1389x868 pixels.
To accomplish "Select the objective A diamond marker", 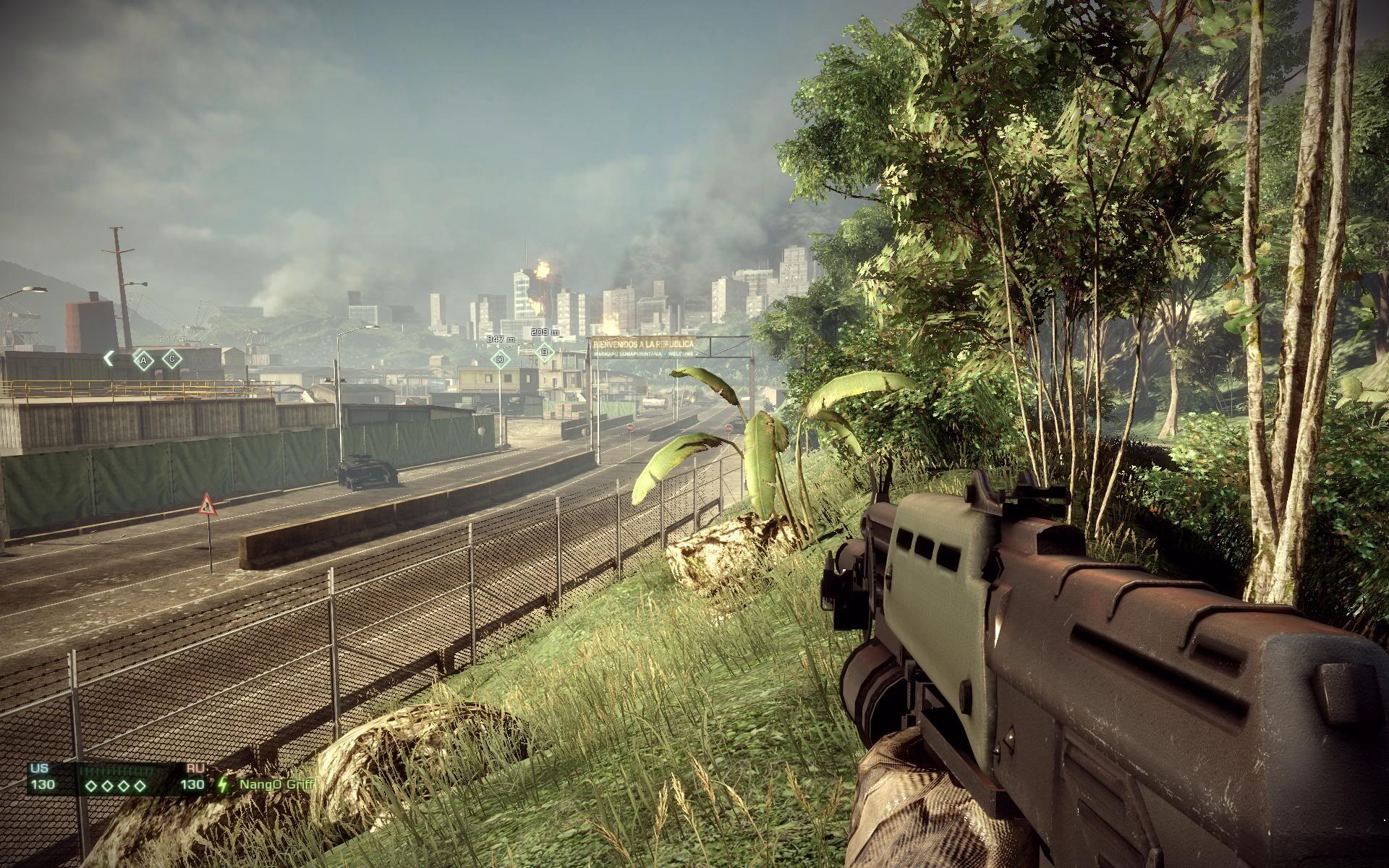I will click(143, 359).
